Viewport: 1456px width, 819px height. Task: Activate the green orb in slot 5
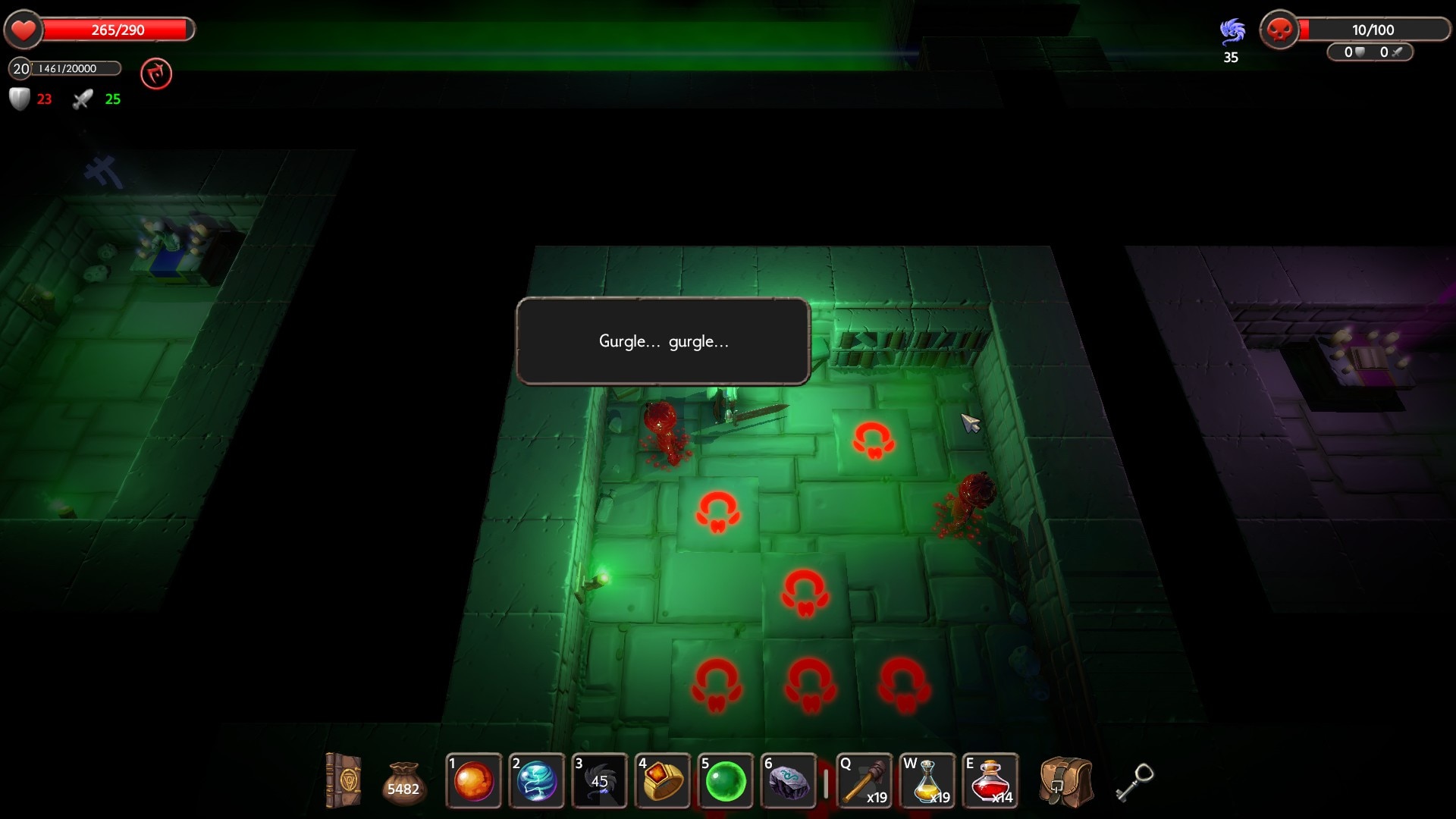725,780
